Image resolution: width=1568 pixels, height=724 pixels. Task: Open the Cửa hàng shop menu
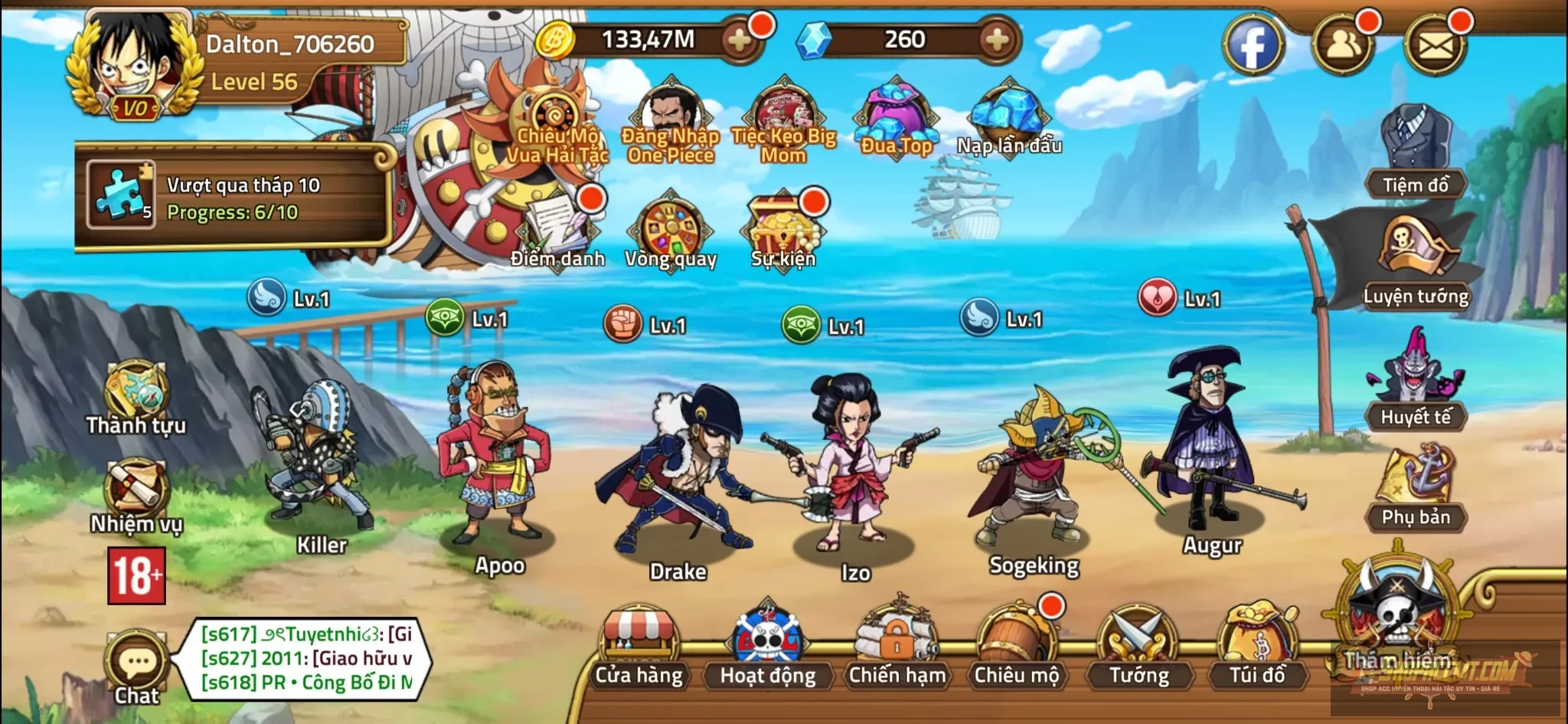click(x=639, y=647)
